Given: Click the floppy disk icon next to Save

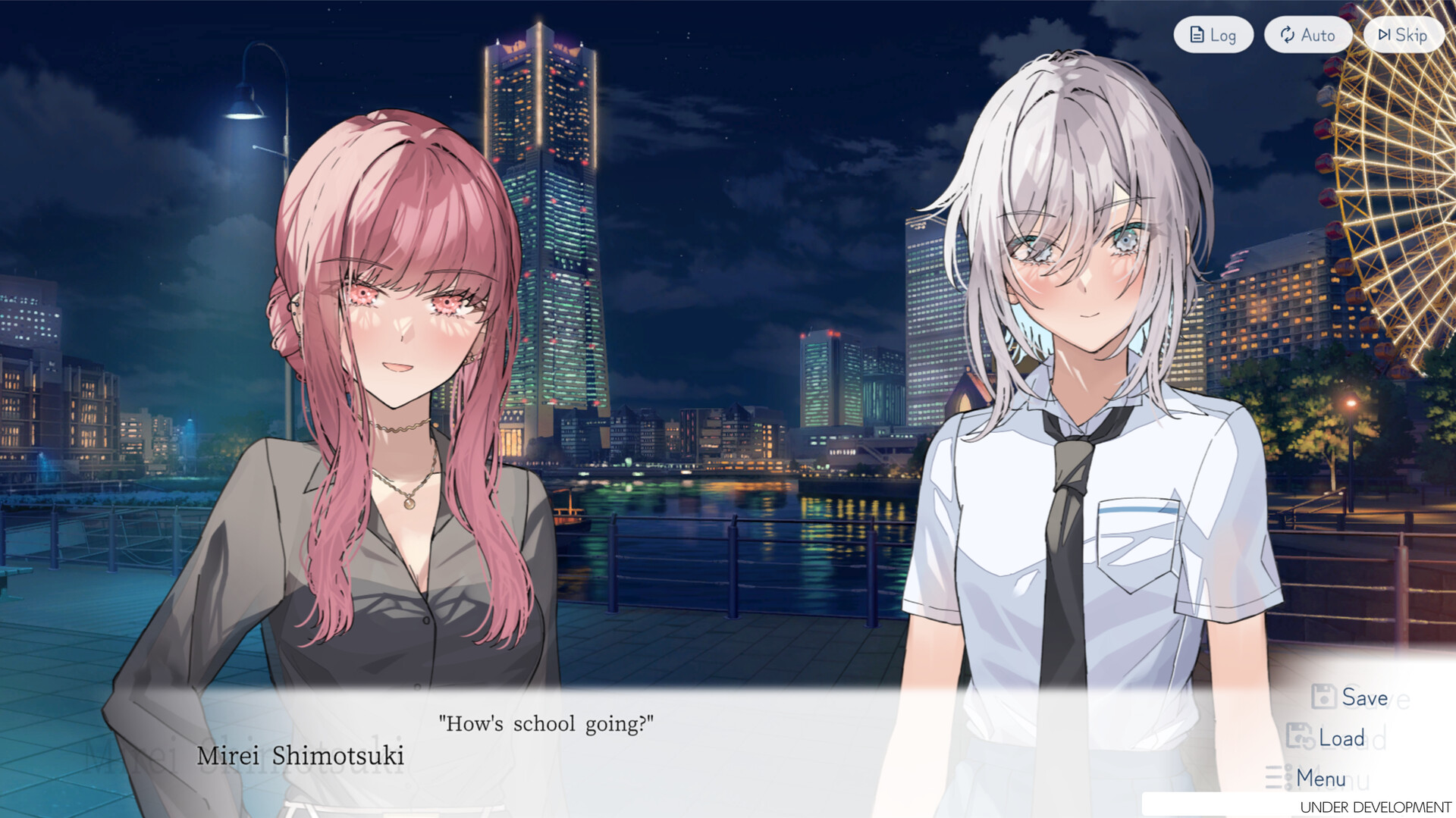Looking at the screenshot, I should 1324,695.
